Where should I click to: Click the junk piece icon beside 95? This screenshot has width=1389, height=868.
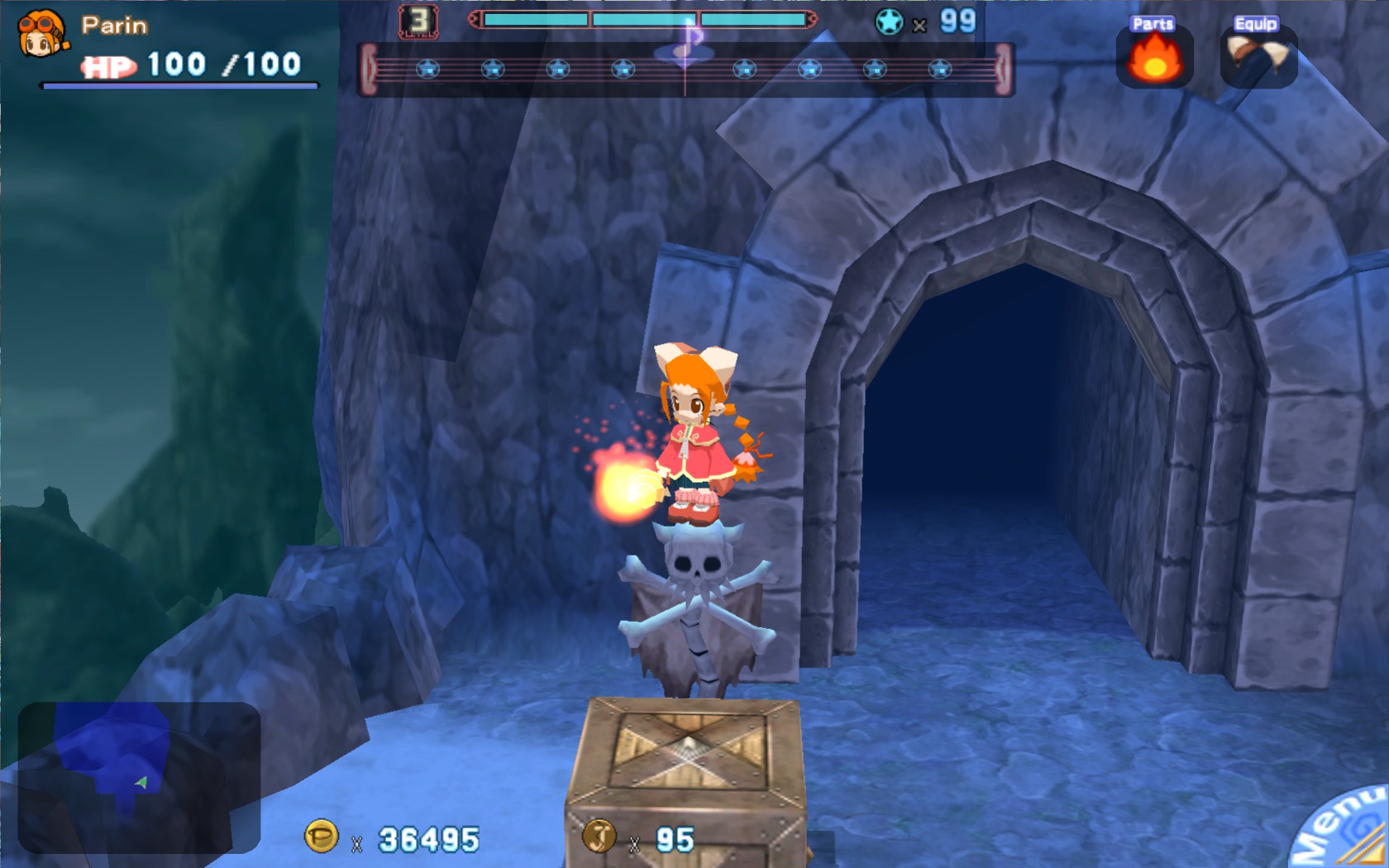(601, 840)
